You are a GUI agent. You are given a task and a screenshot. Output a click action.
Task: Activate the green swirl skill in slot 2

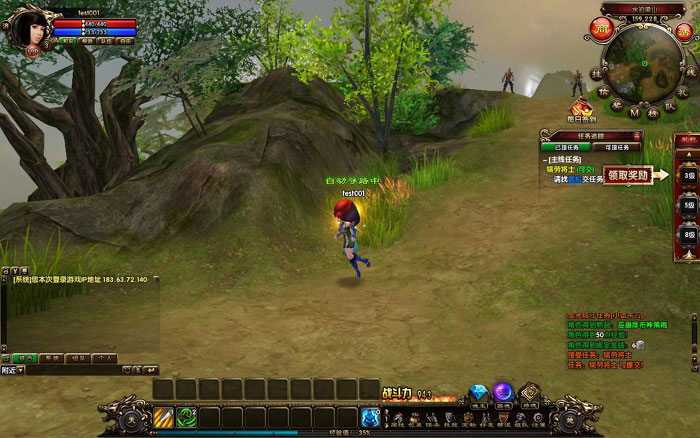tap(185, 416)
